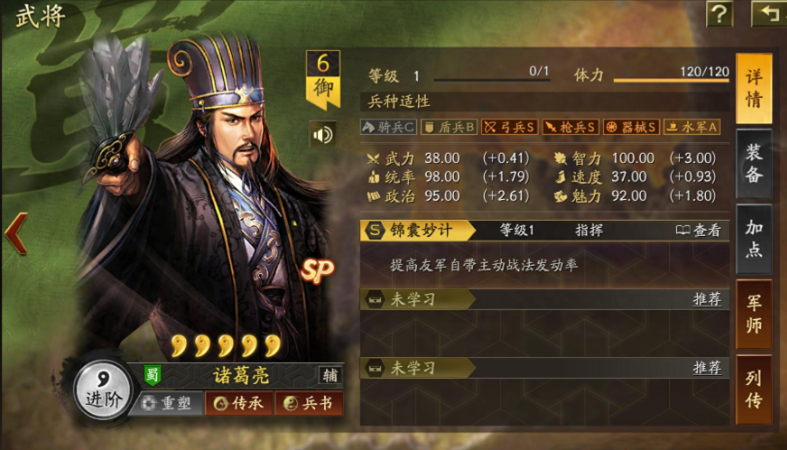This screenshot has height=450, width=787.
Task: Switch to the 军师 strategist tab
Action: click(754, 313)
